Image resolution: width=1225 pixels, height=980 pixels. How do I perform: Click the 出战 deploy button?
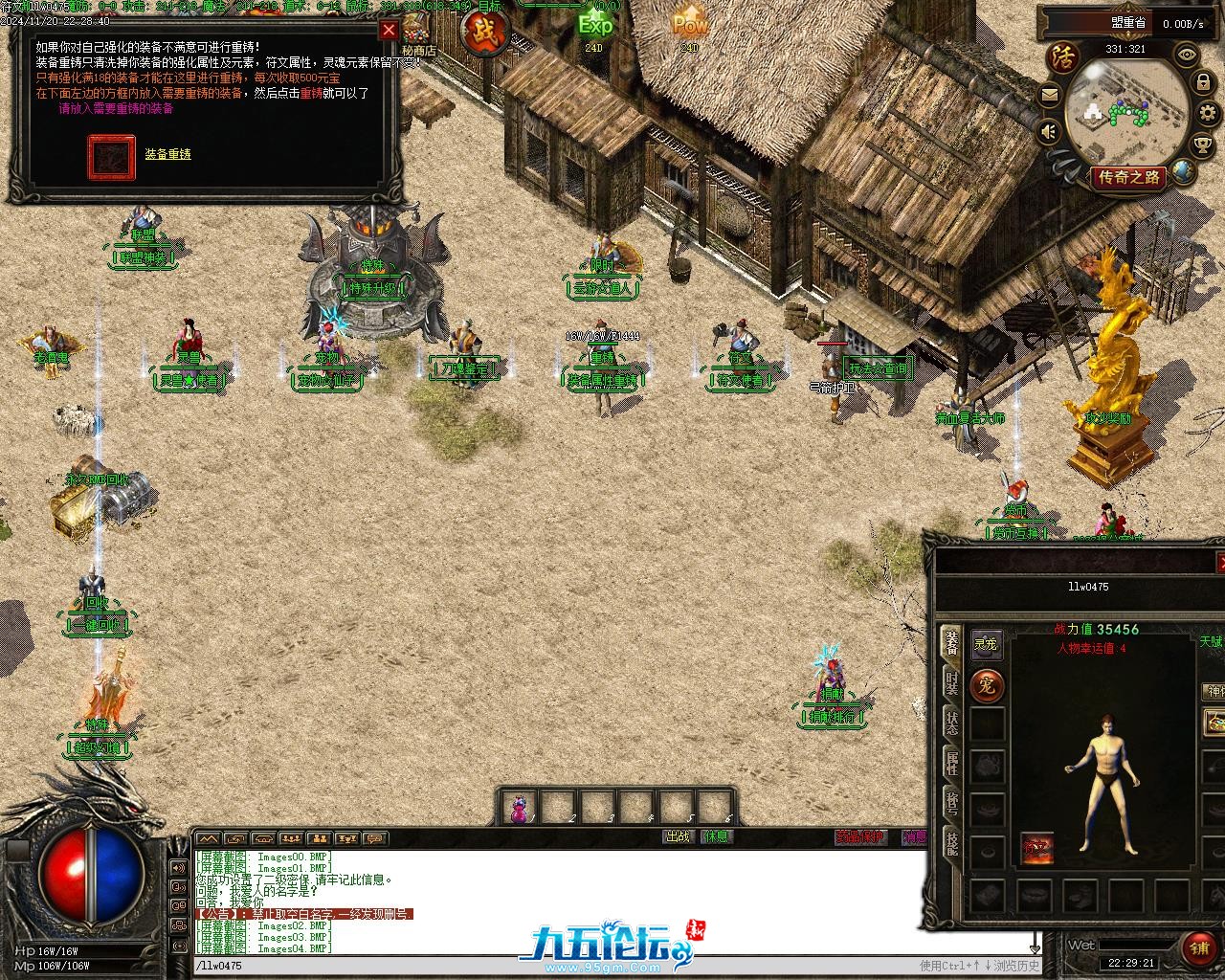pos(678,836)
